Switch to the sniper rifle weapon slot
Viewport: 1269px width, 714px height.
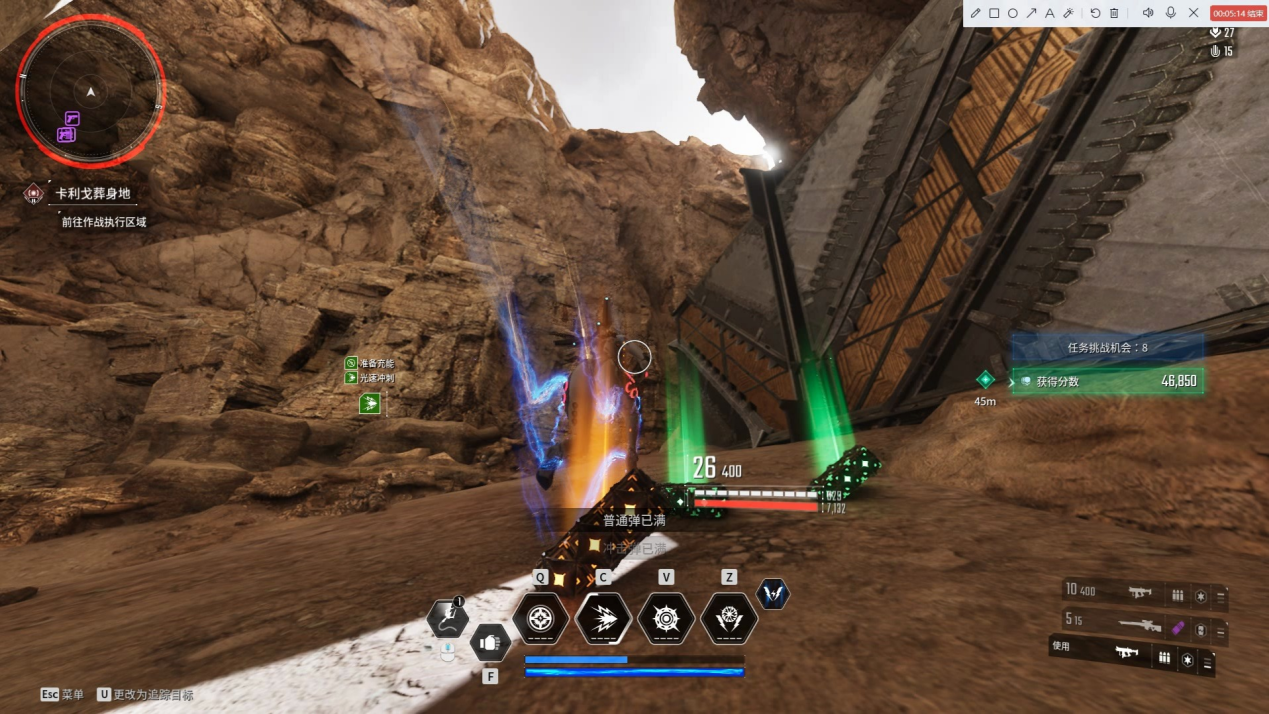(1140, 627)
